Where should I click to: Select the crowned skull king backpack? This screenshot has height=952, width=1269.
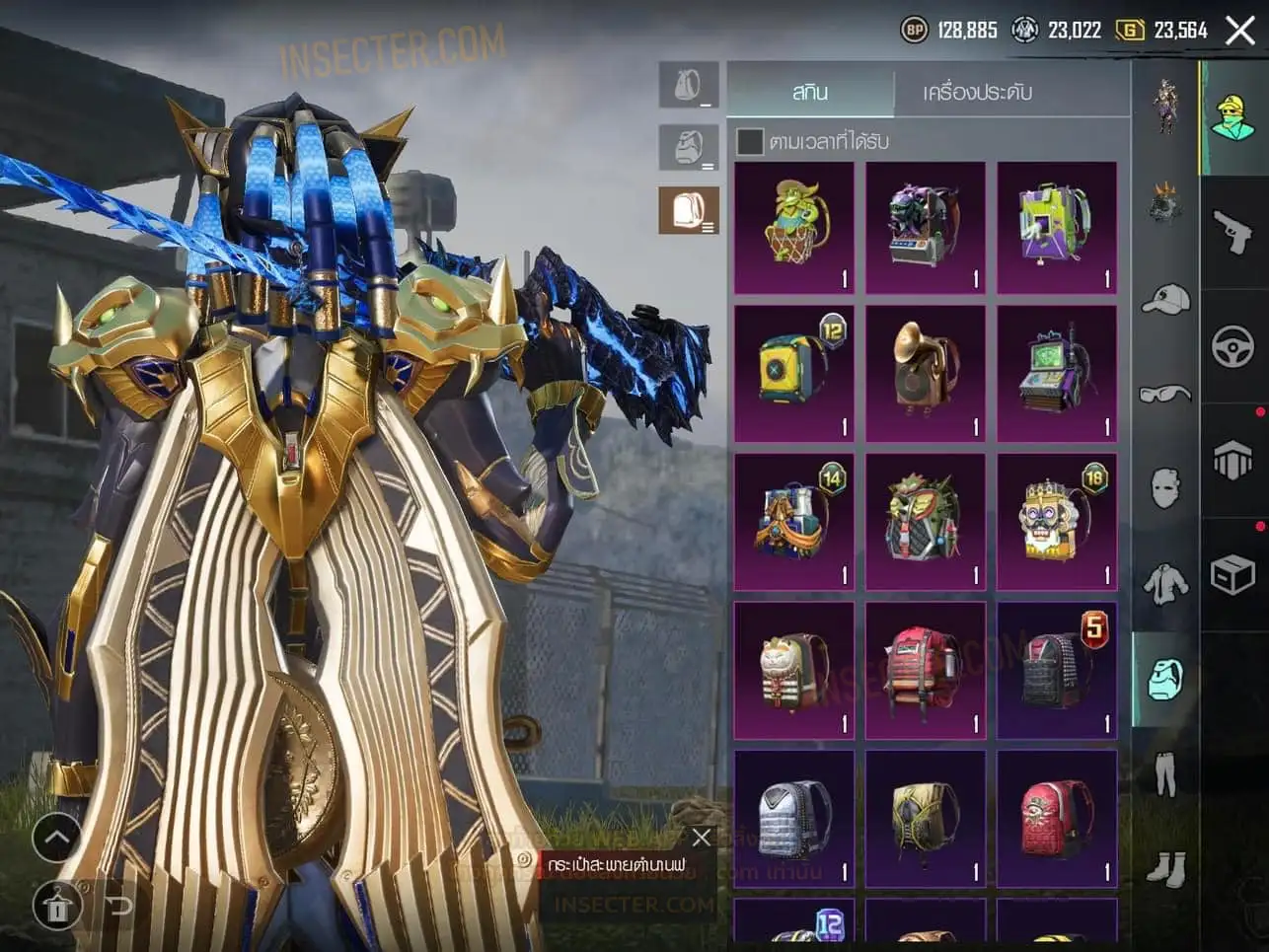point(1056,522)
